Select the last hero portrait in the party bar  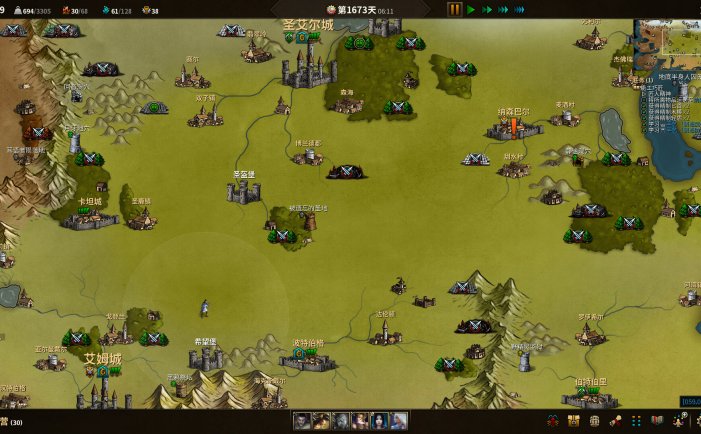tap(399, 421)
